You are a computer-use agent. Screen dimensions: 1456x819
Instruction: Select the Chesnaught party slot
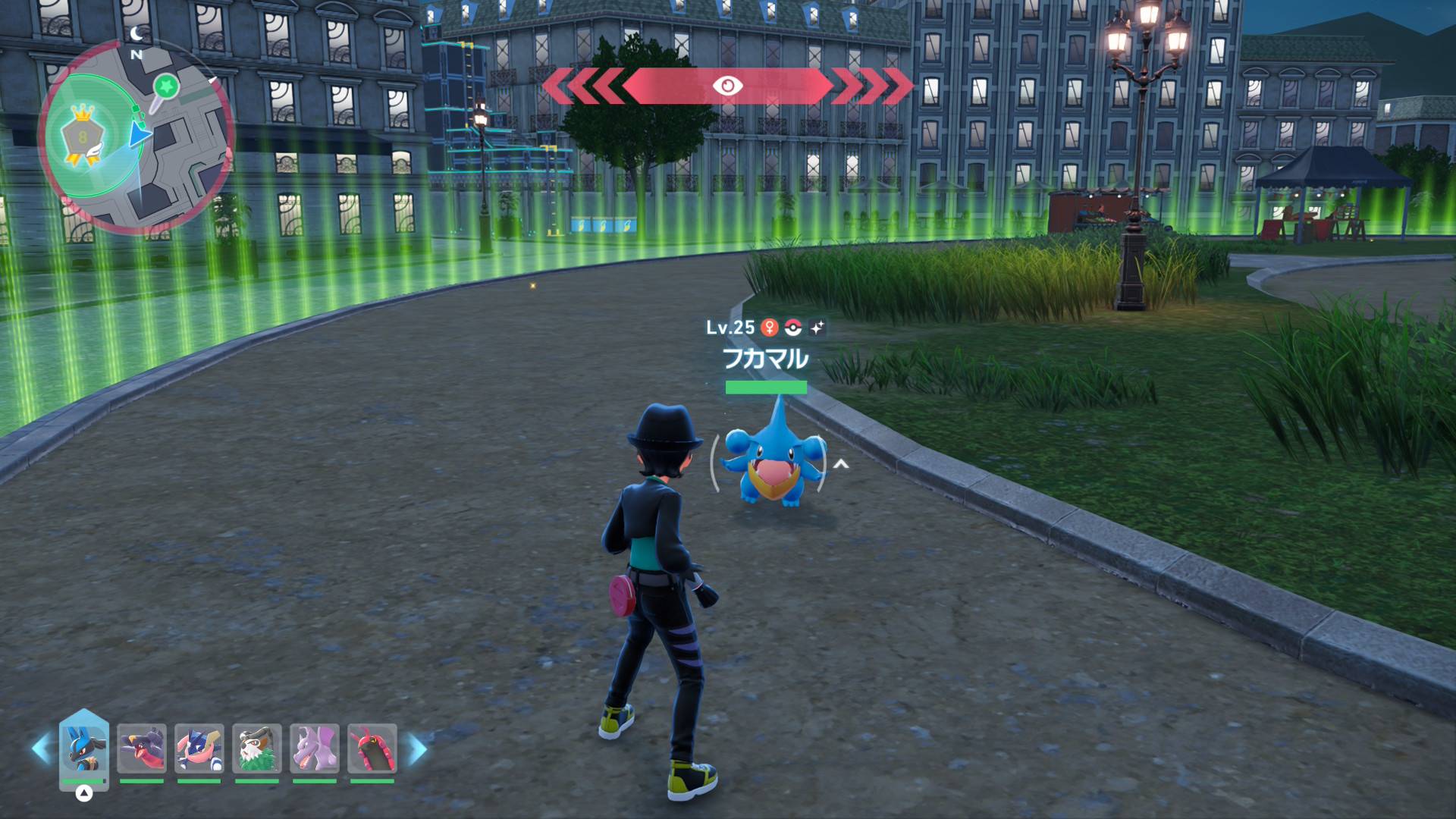point(257,748)
